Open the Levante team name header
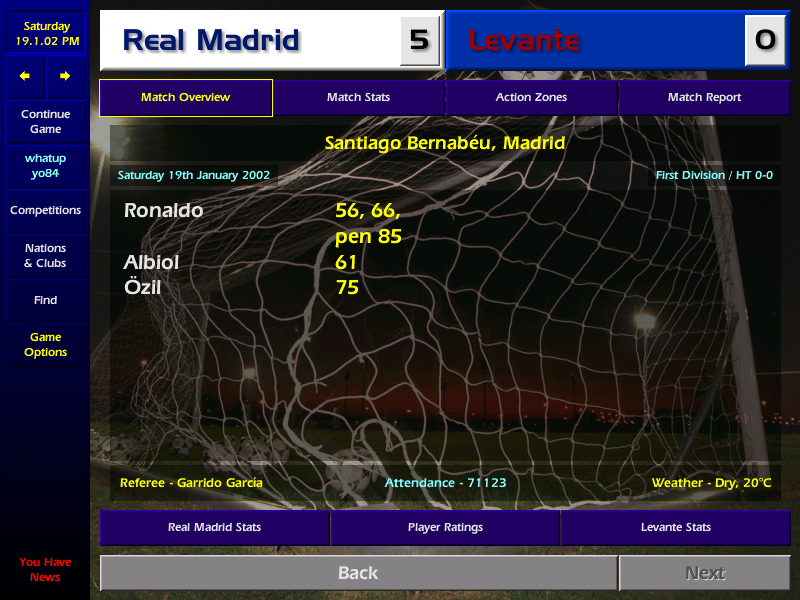 tap(523, 41)
